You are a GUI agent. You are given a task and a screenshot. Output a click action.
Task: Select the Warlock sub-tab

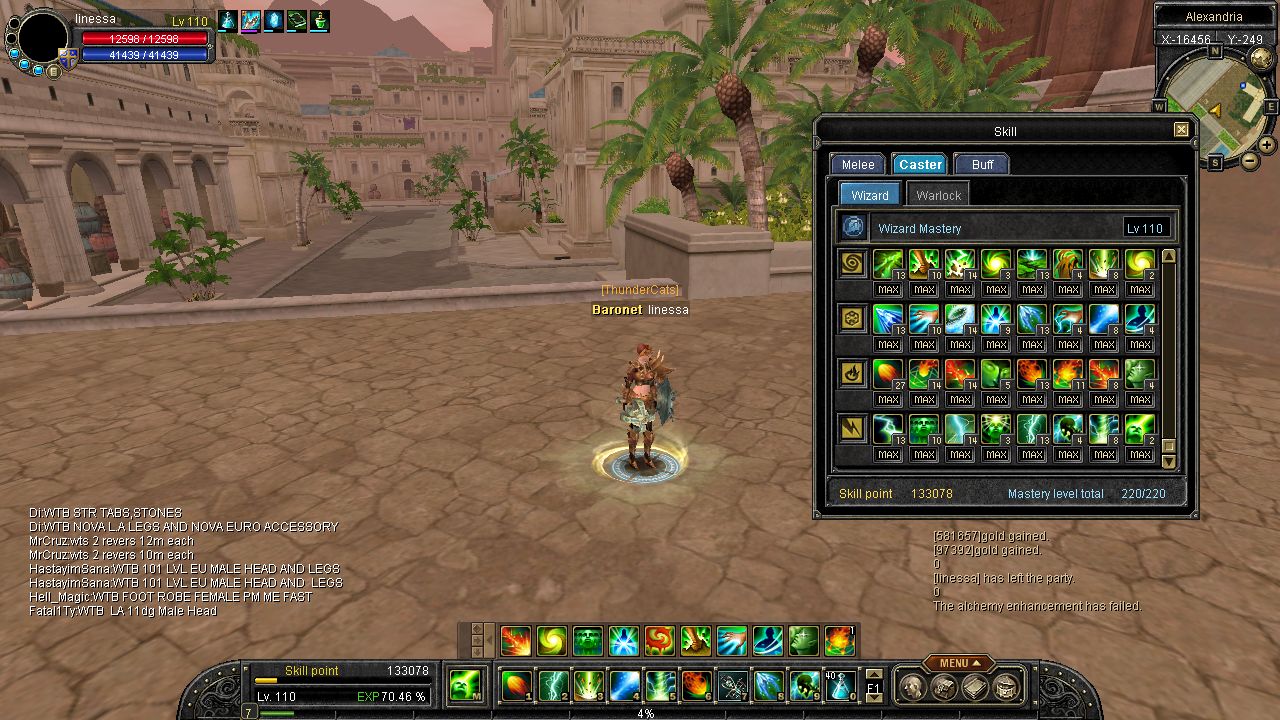[938, 195]
